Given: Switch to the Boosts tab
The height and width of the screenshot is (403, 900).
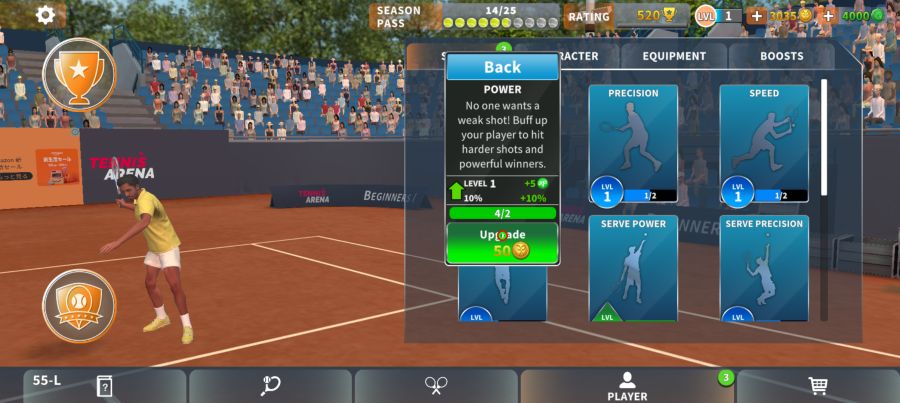Looking at the screenshot, I should 781,57.
